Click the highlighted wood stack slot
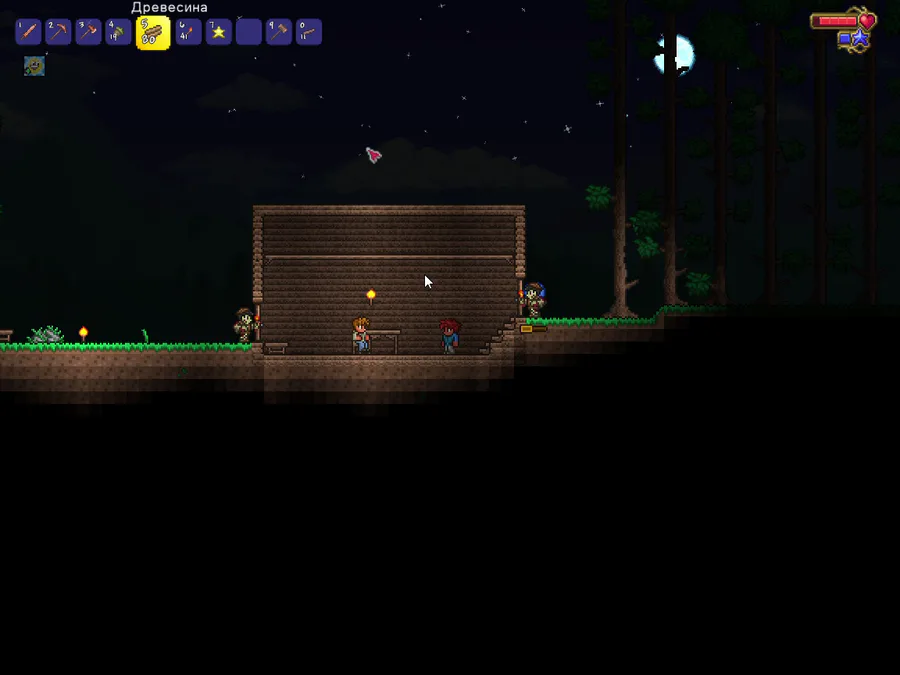 153,33
